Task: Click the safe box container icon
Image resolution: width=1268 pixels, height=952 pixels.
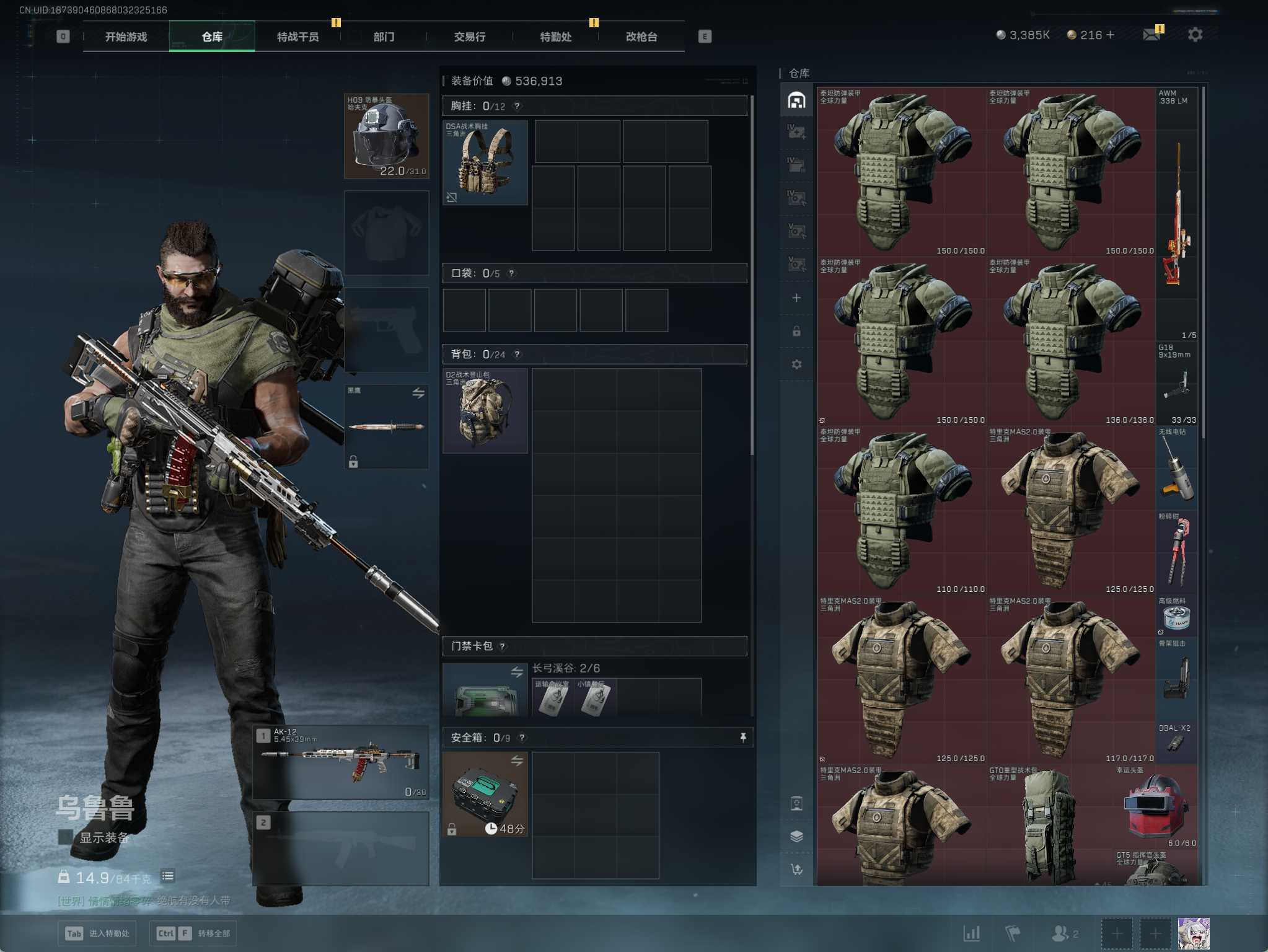Action: [485, 794]
